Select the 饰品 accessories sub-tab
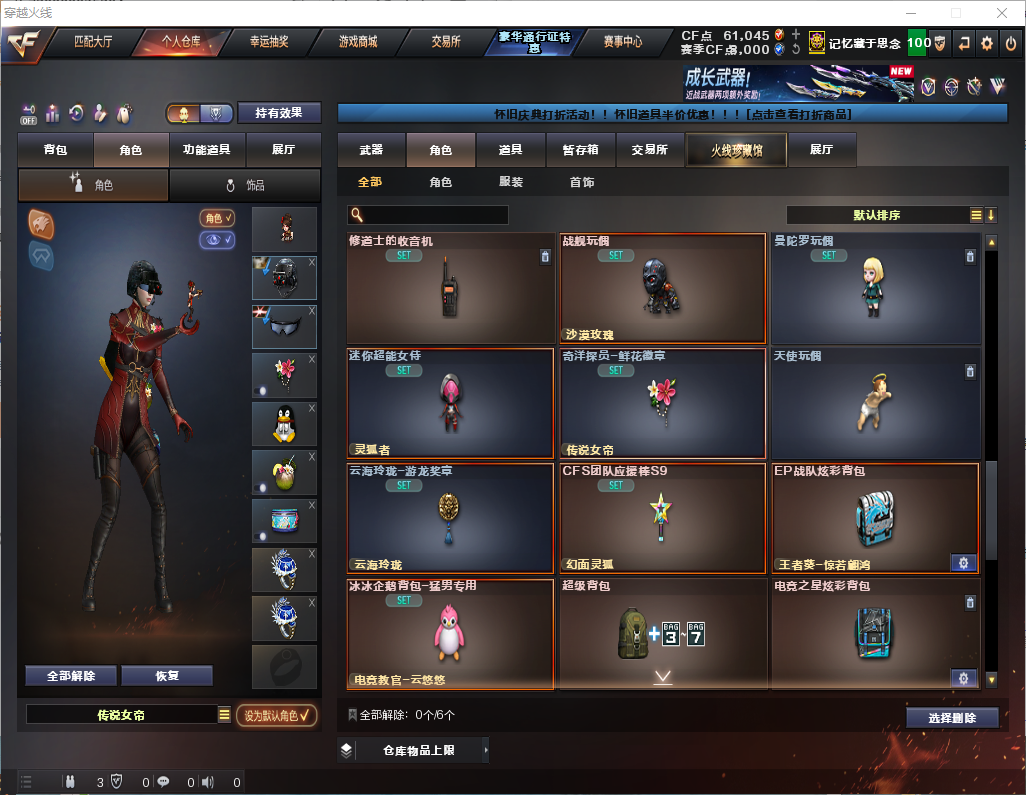1026x795 pixels. pyautogui.click(x=245, y=185)
